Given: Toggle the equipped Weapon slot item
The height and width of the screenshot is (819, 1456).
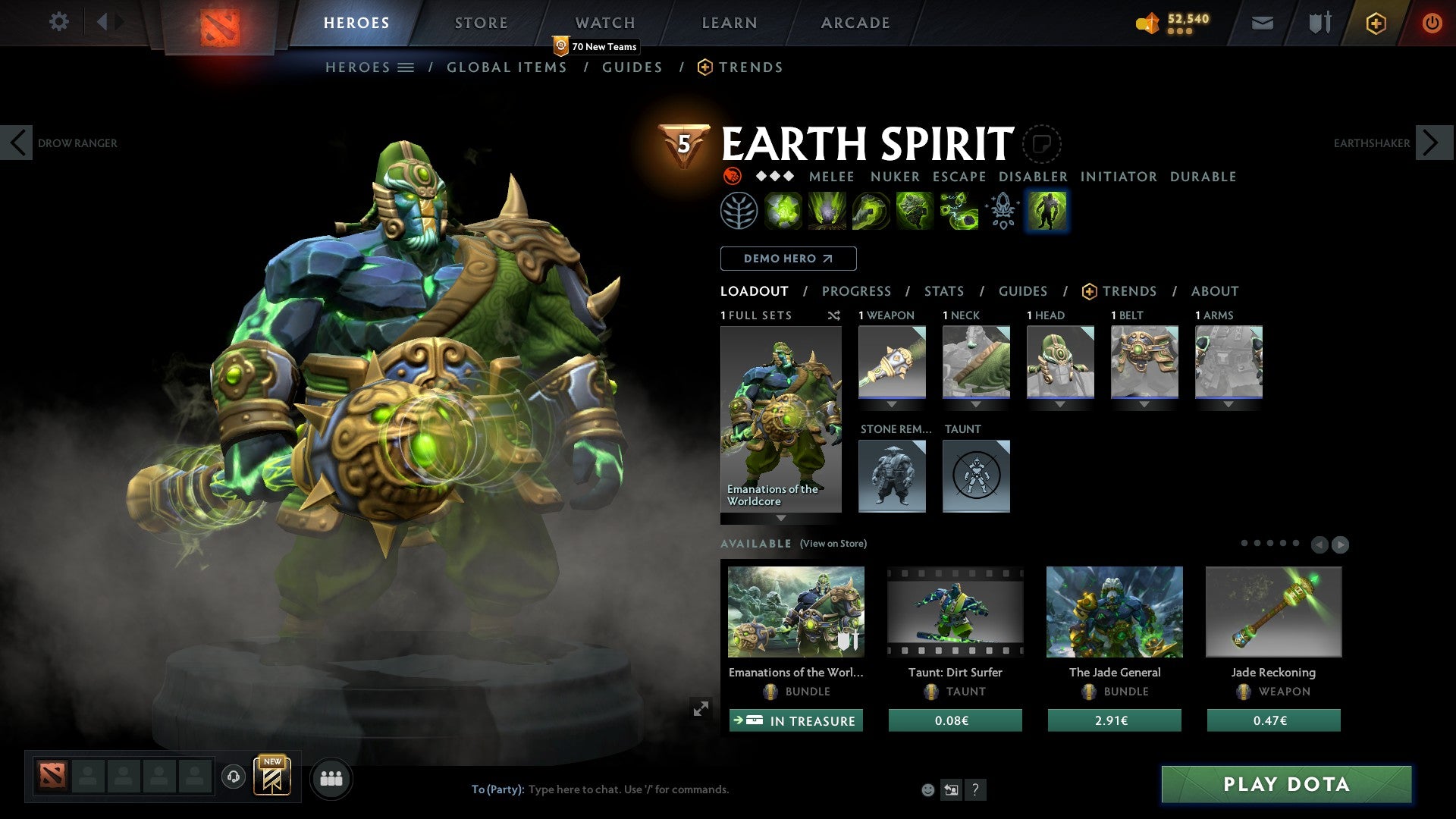Looking at the screenshot, I should [892, 362].
